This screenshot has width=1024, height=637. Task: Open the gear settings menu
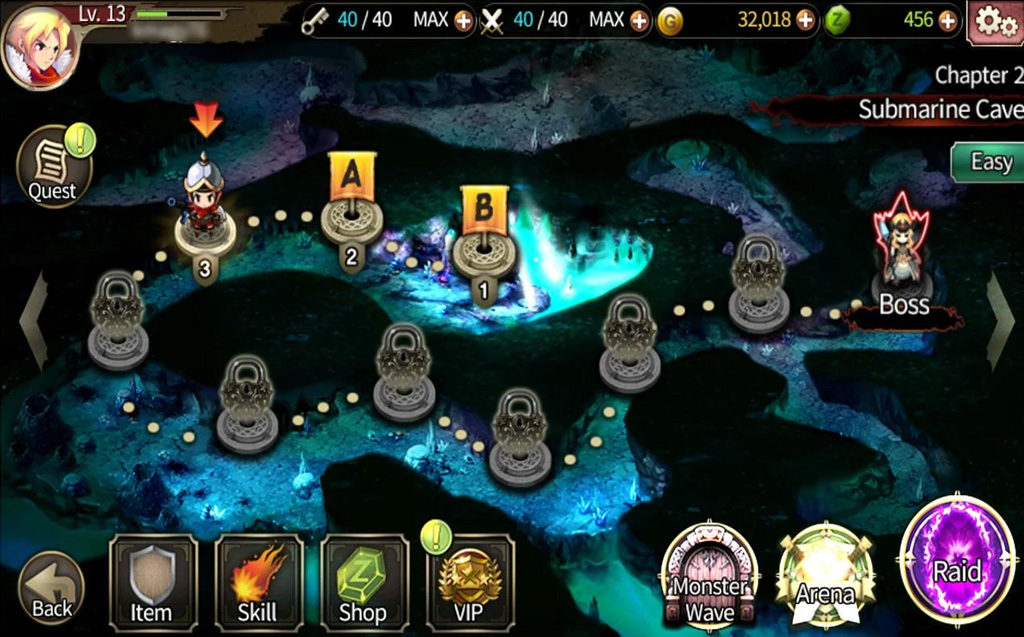tap(995, 21)
